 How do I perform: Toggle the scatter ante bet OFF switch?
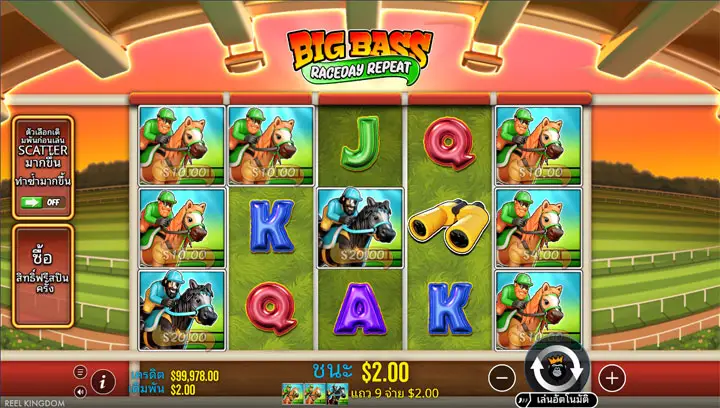(42, 202)
